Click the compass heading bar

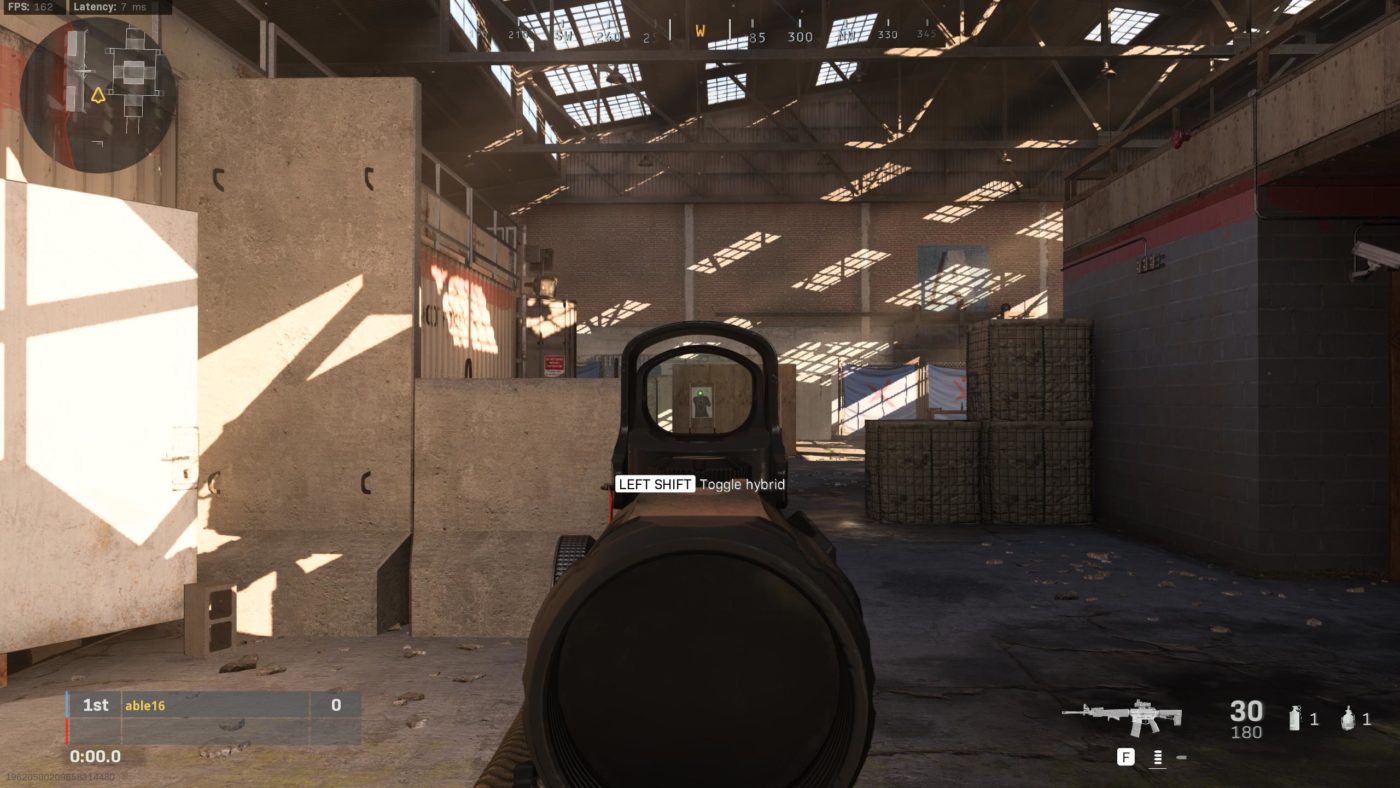(700, 35)
